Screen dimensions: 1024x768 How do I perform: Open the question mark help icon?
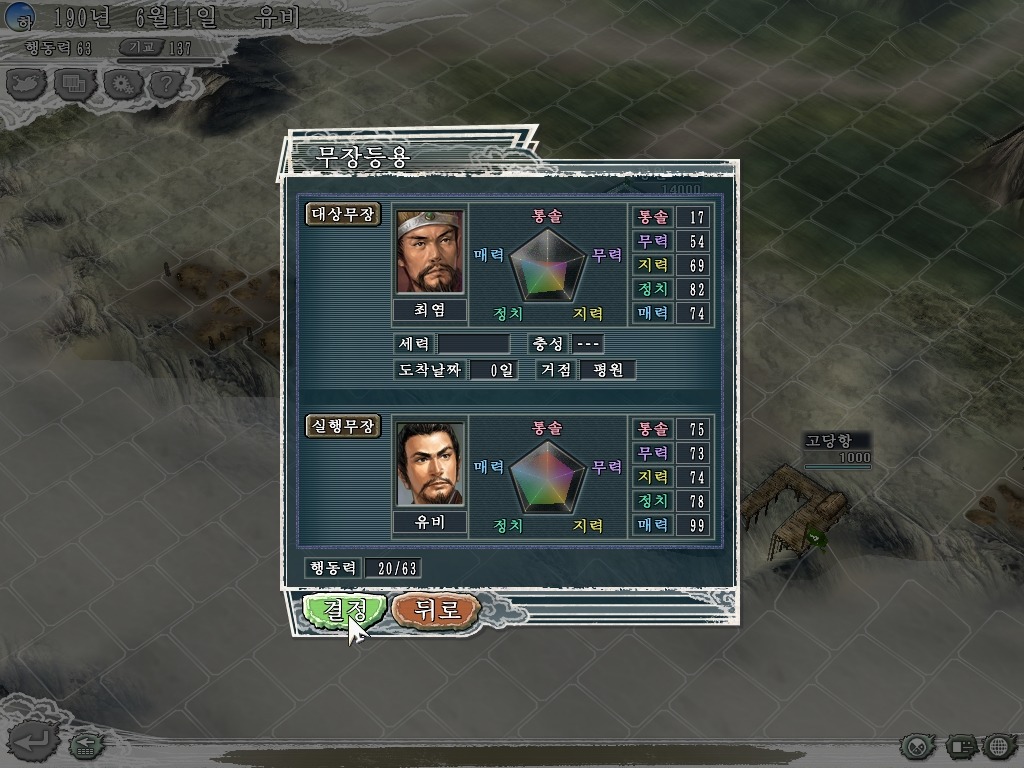click(x=166, y=84)
